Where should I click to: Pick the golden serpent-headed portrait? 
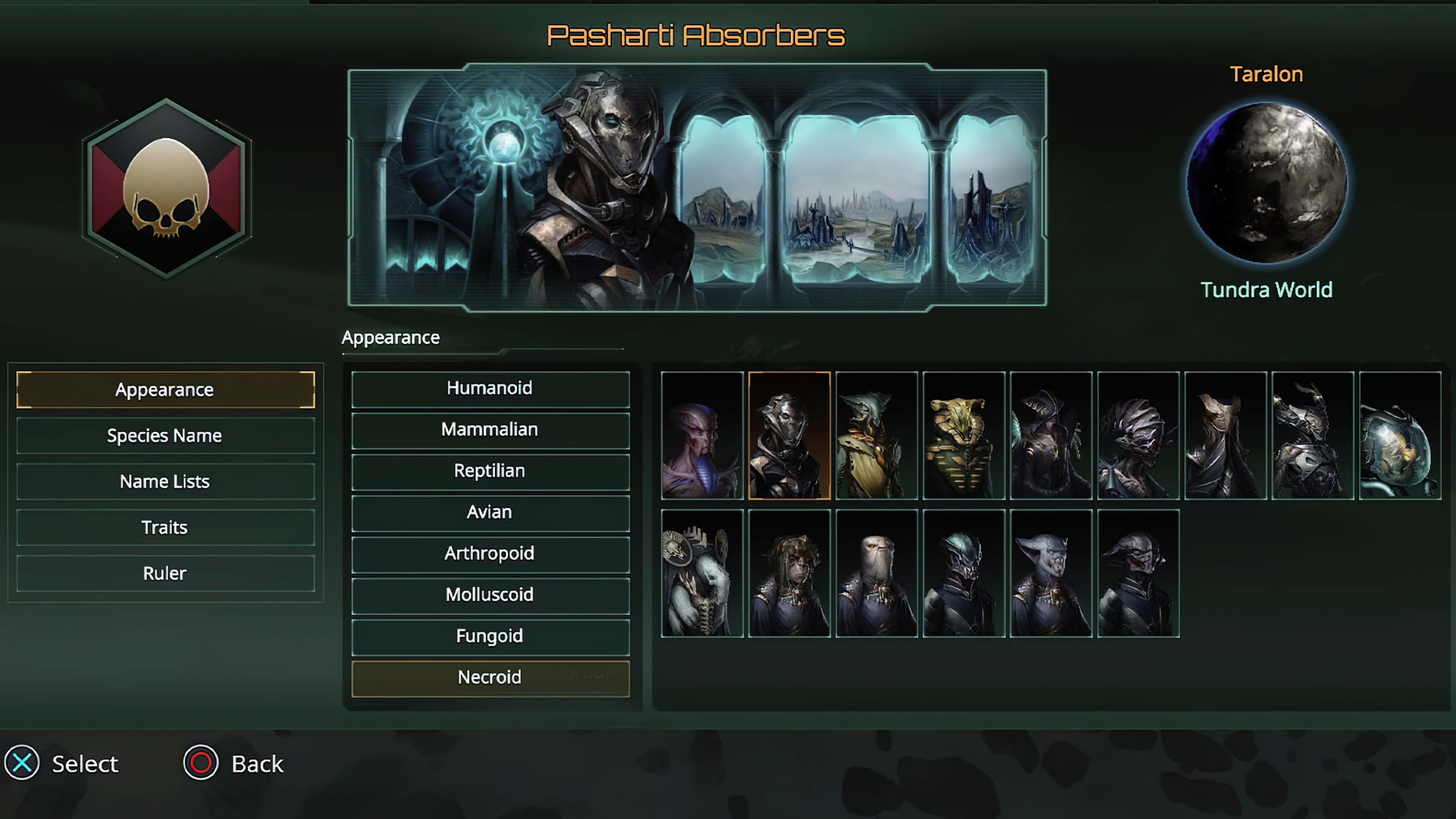pyautogui.click(x=964, y=435)
